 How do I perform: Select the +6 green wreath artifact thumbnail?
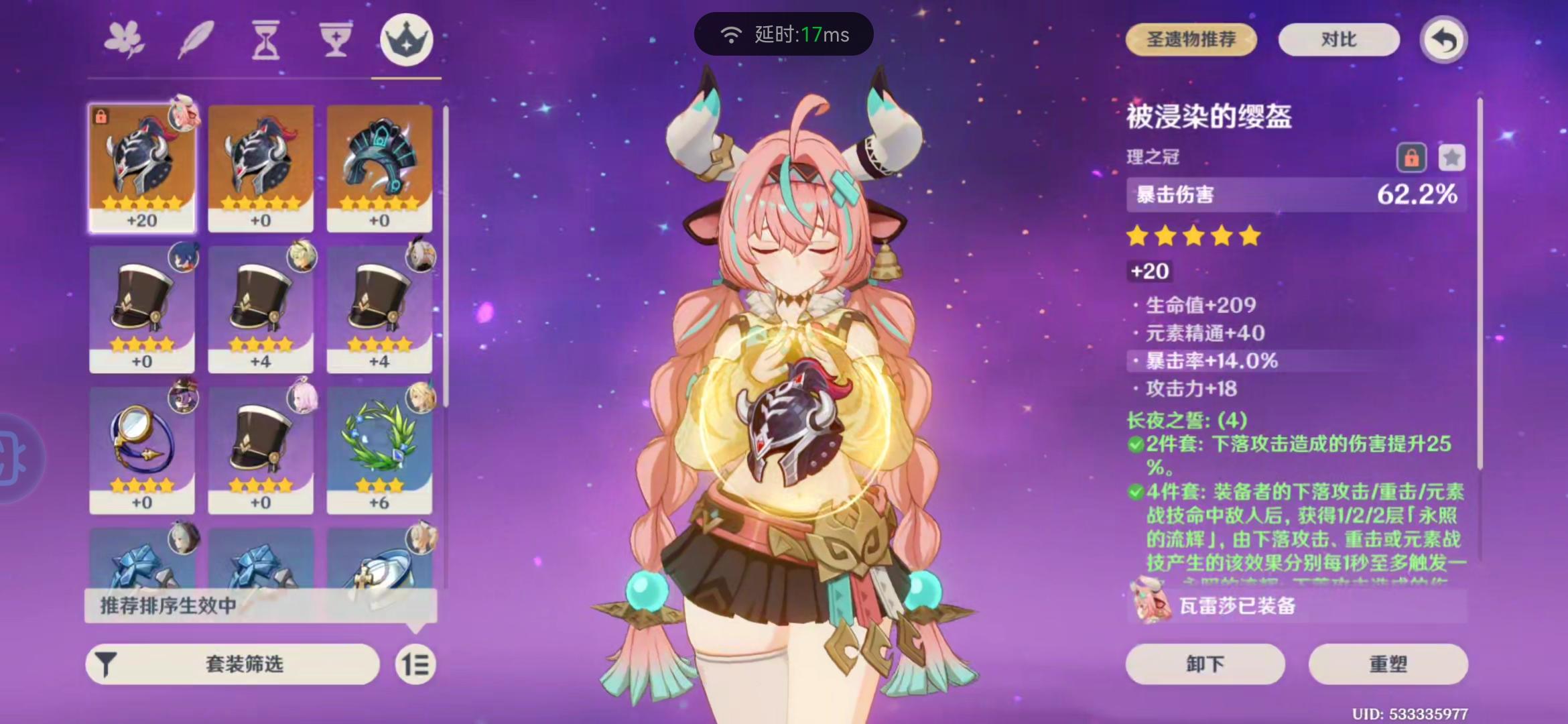[x=381, y=448]
